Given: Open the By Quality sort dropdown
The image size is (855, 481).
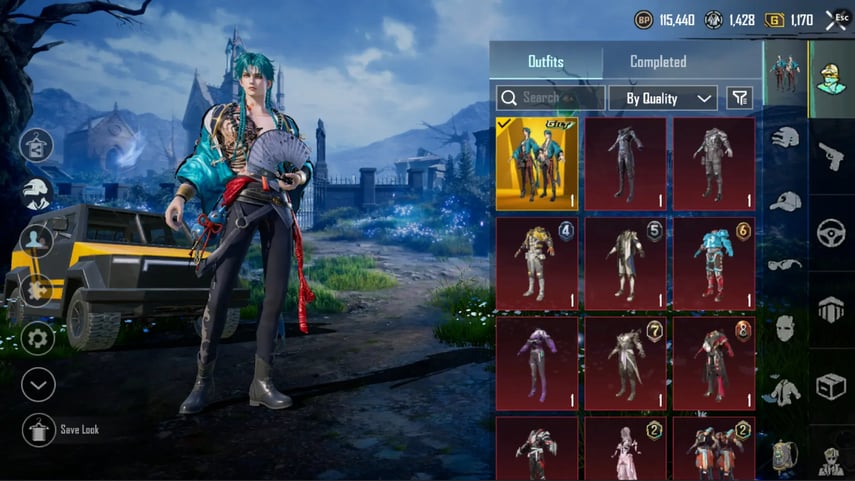Looking at the screenshot, I should tap(664, 98).
